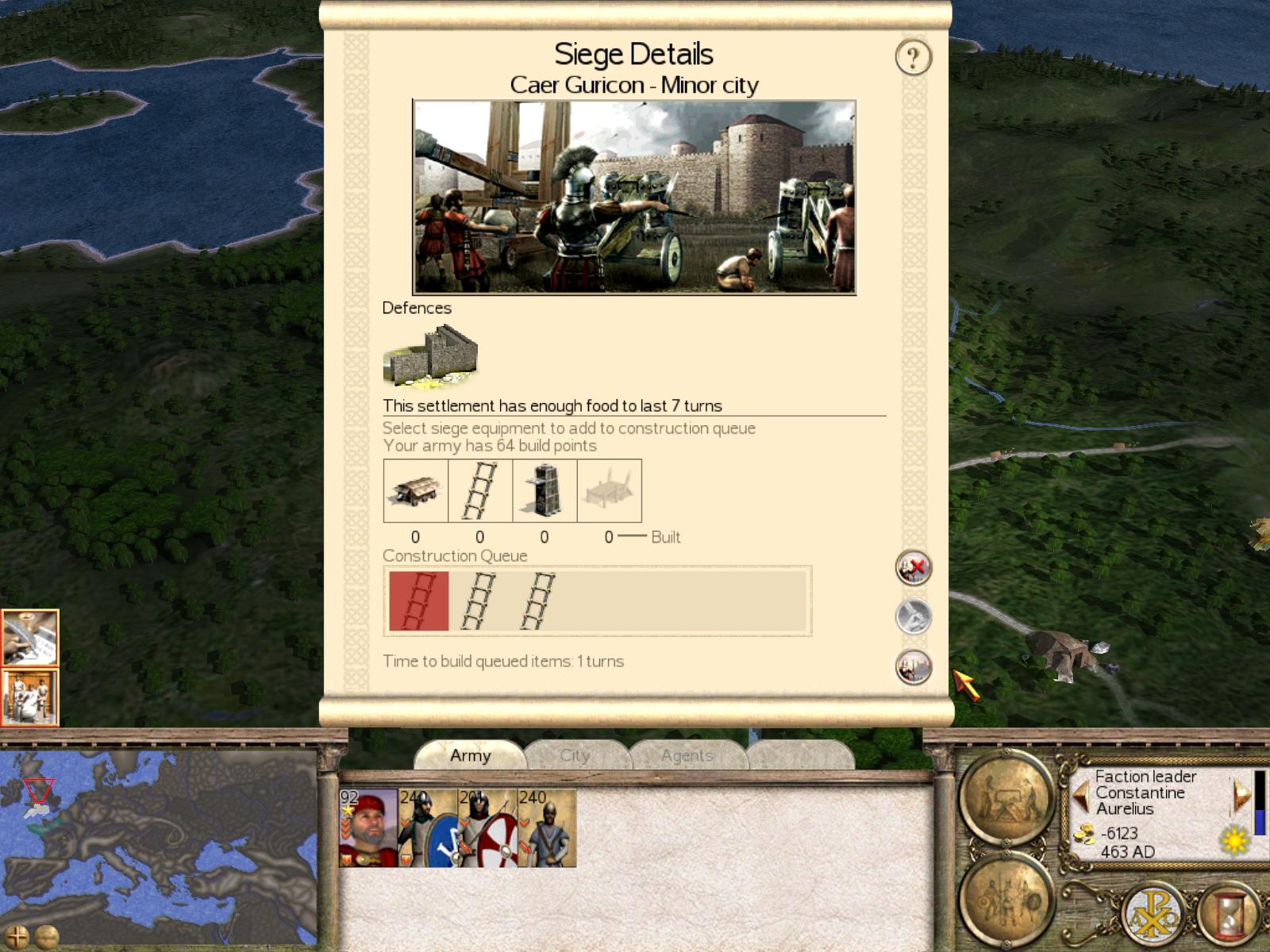Add a siege tower to the queue
This screenshot has height=952, width=1270.
545,490
